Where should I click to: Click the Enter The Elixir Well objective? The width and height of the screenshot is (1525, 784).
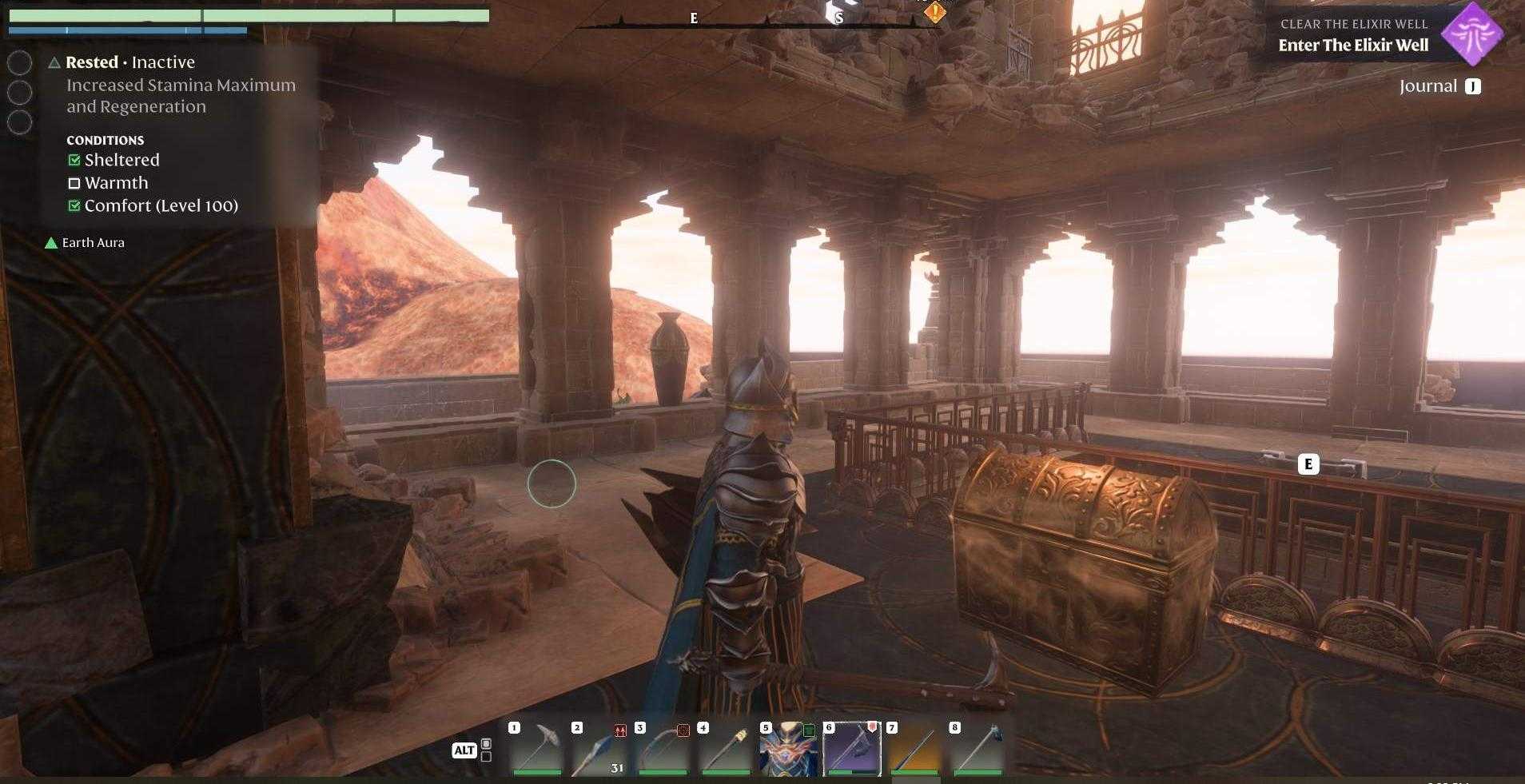tap(1354, 46)
